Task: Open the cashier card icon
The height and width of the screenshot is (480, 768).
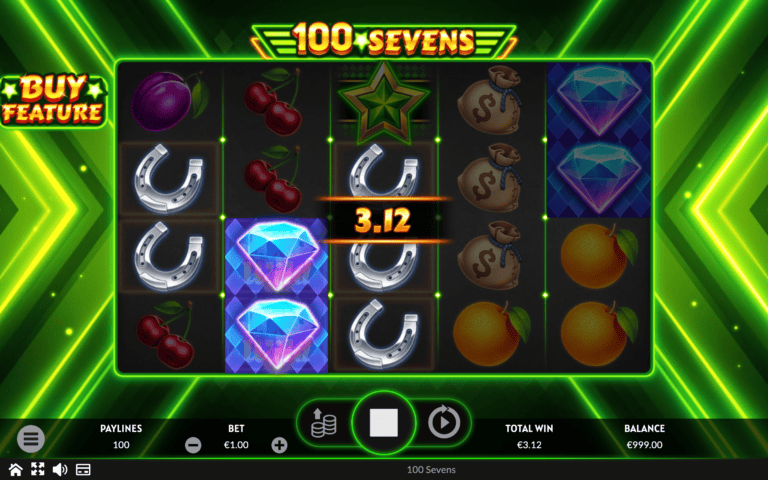Action: [x=83, y=469]
